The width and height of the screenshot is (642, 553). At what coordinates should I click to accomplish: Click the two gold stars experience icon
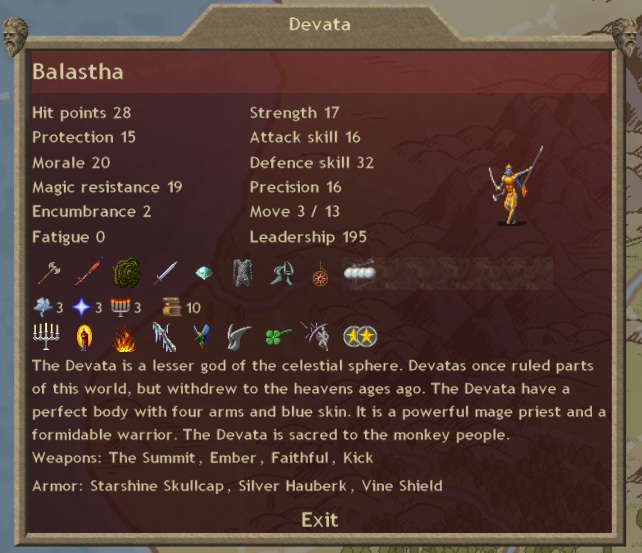(x=359, y=337)
